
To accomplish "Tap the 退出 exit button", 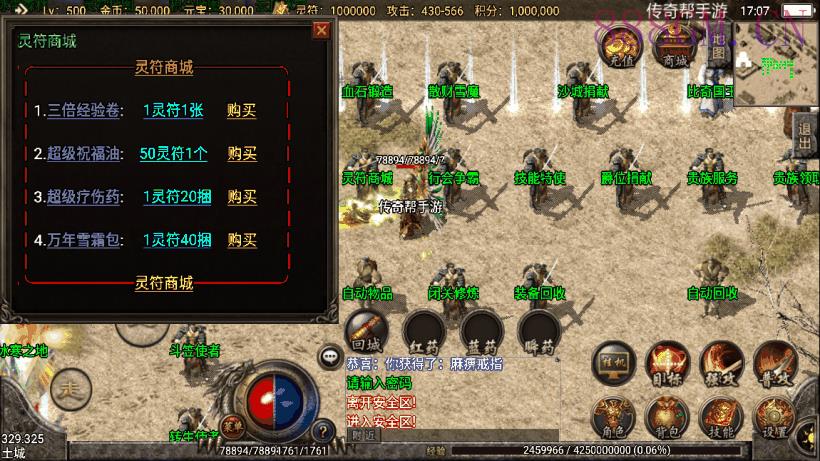I will point(805,136).
